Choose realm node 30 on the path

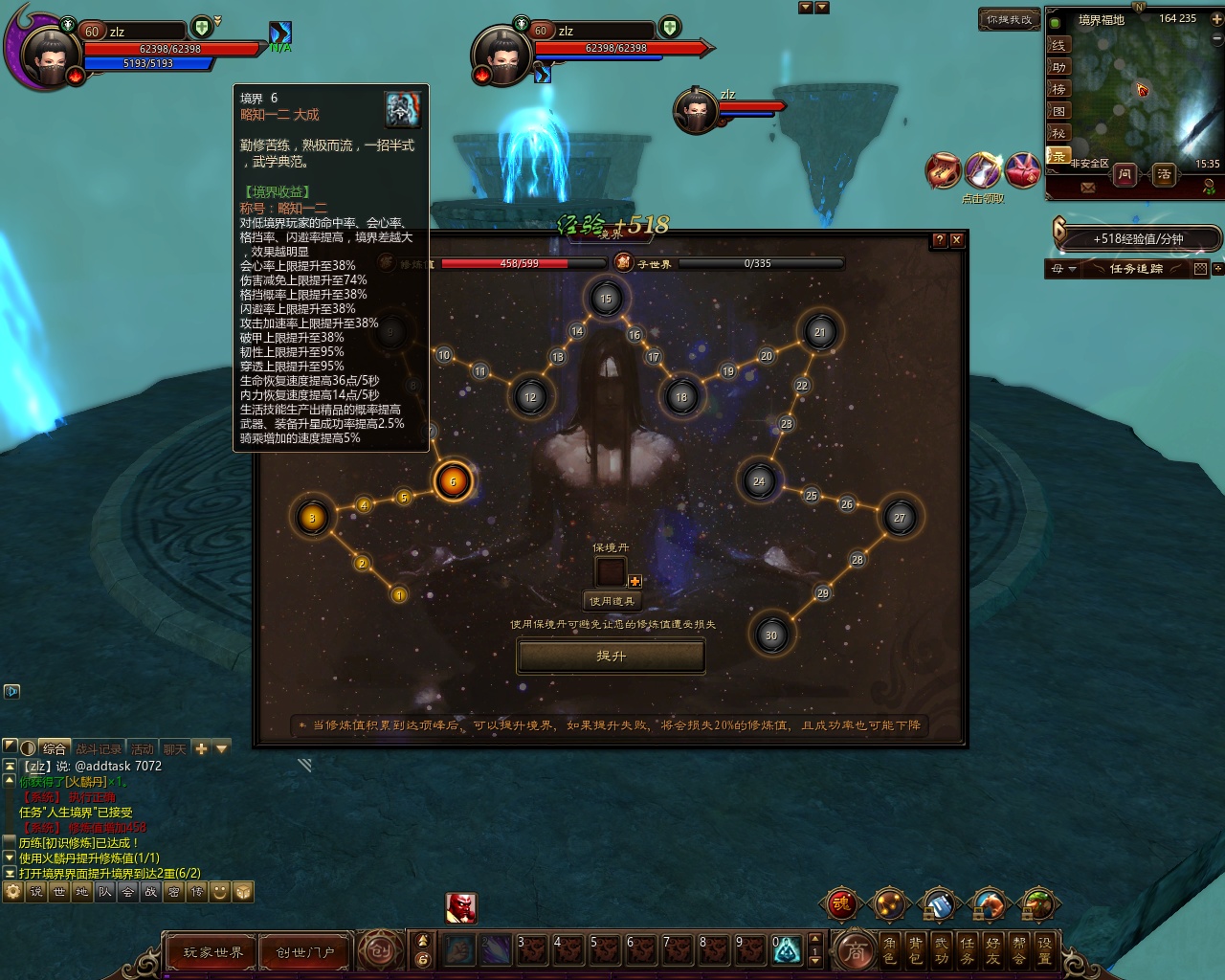tap(771, 635)
